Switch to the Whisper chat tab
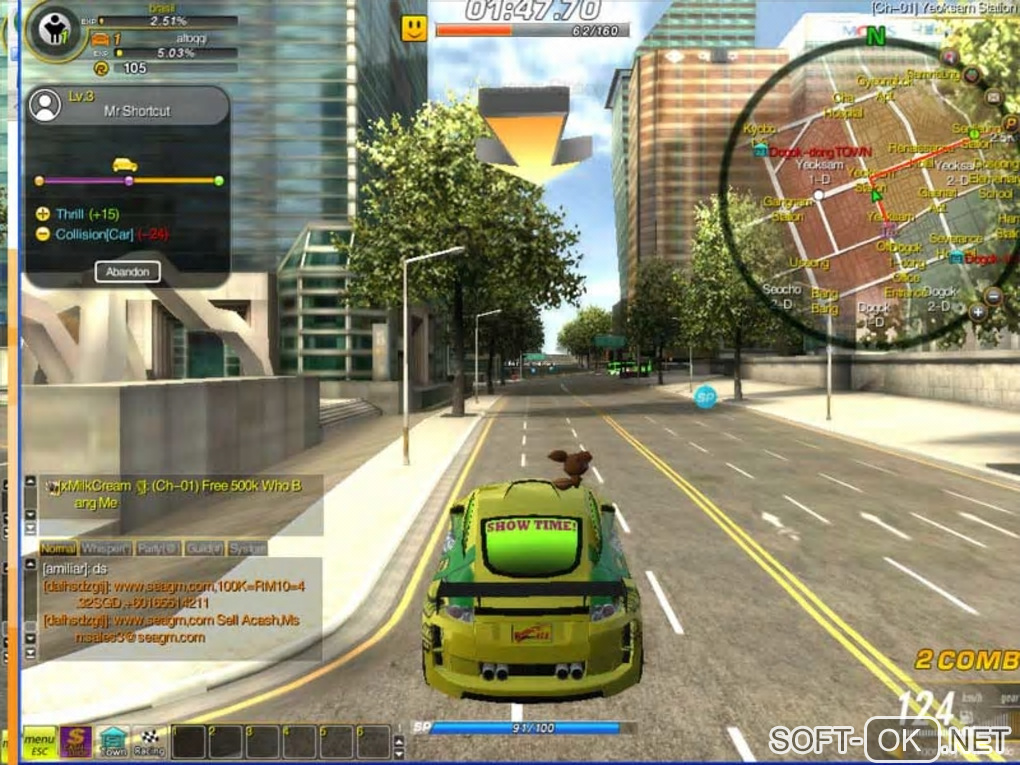 [x=105, y=548]
